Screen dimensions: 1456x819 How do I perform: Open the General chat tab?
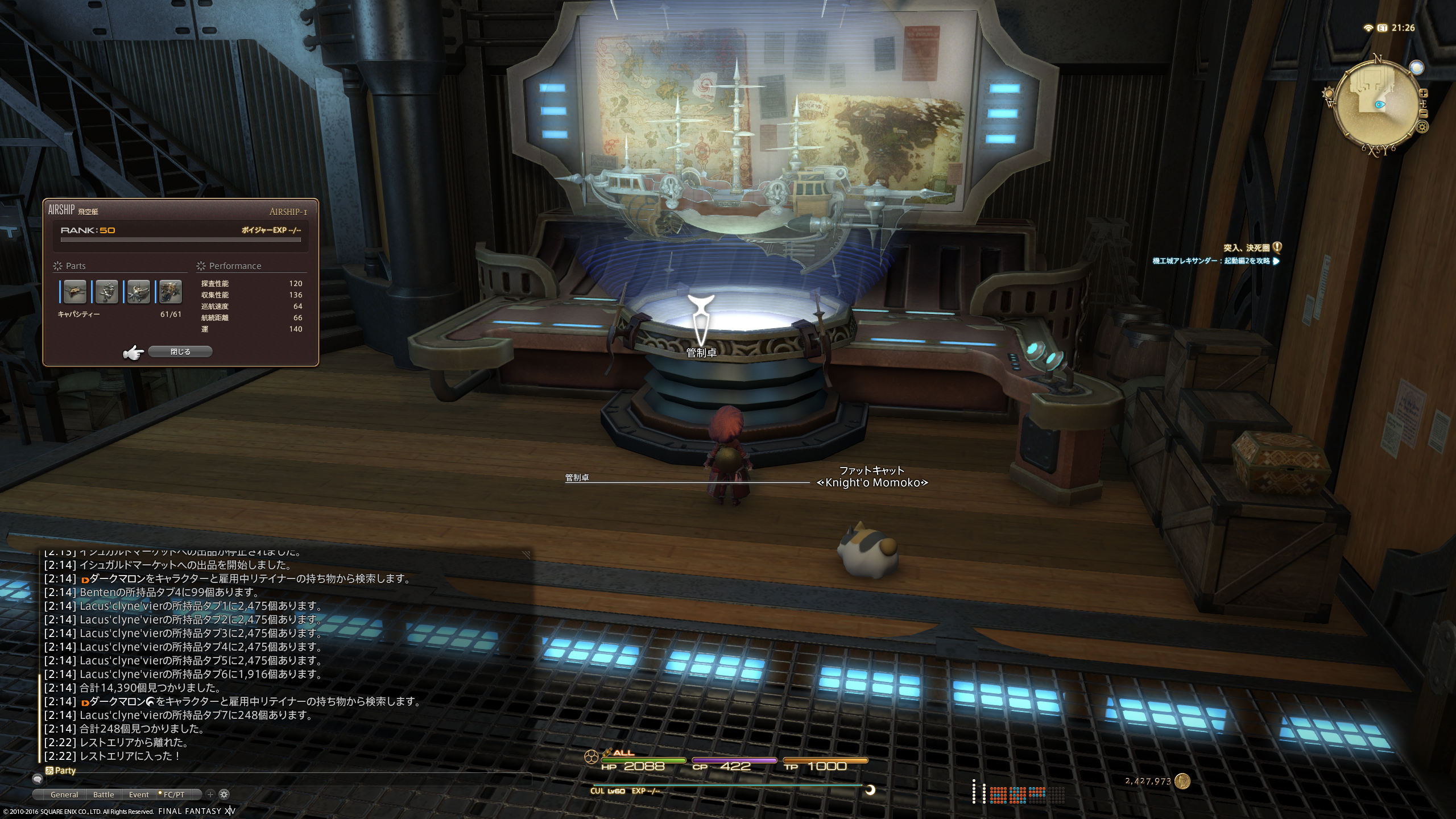coord(64,795)
